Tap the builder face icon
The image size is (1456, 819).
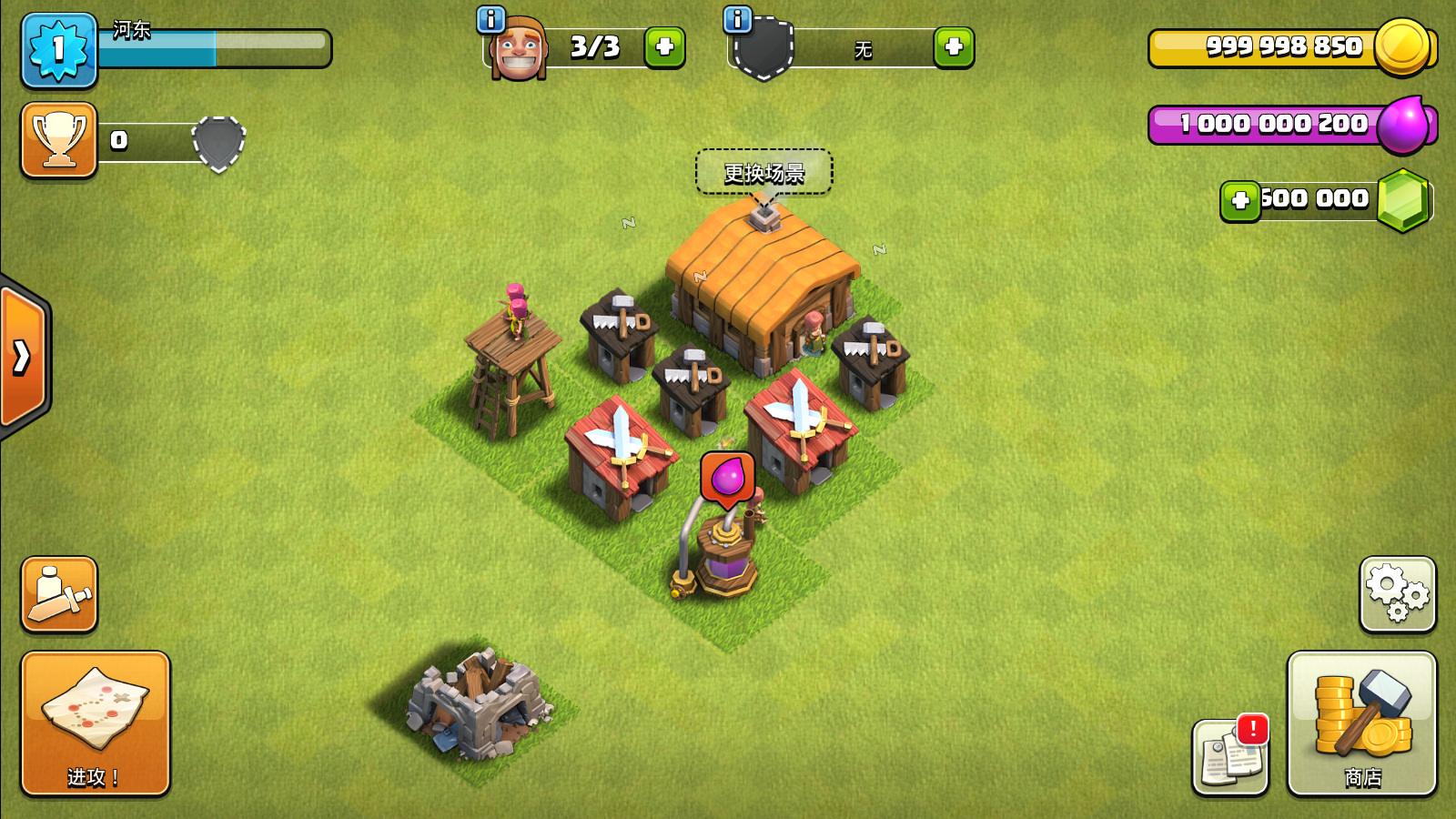(518, 50)
